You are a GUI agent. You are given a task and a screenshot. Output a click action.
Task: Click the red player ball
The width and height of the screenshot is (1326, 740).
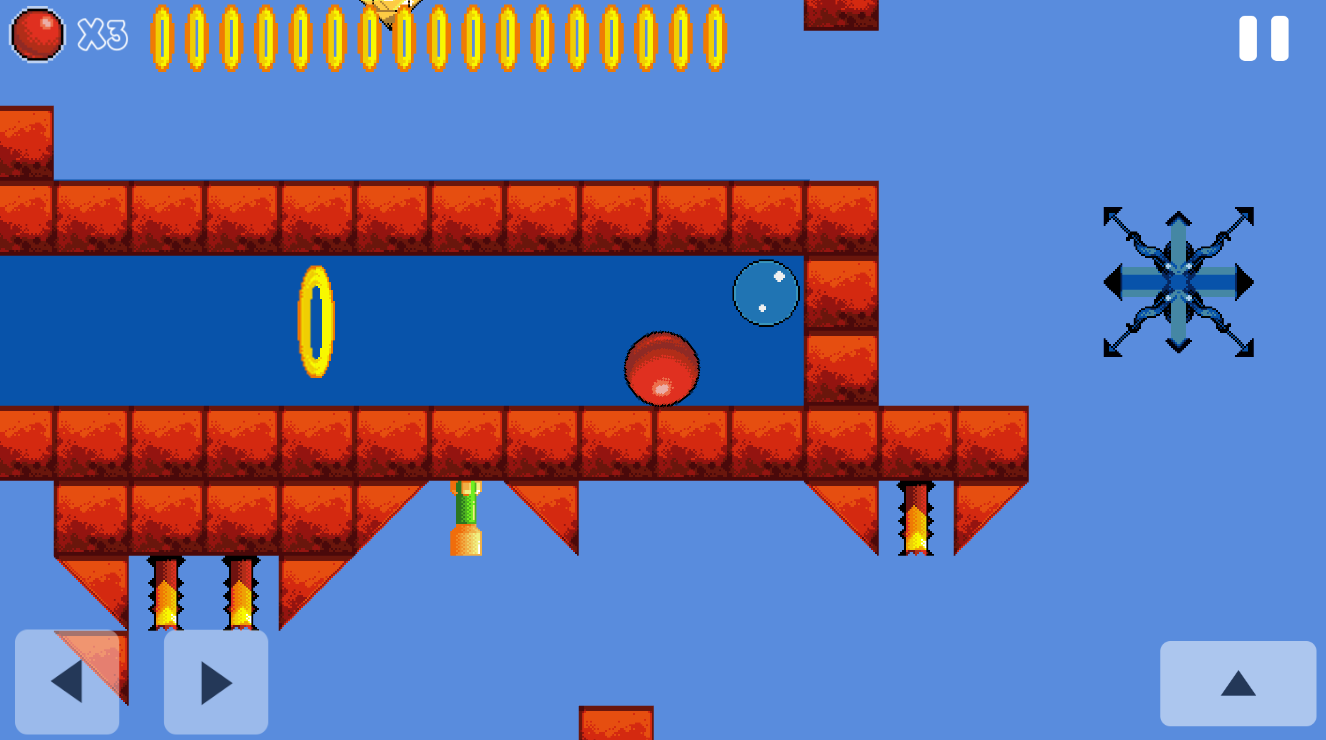pyautogui.click(x=663, y=370)
